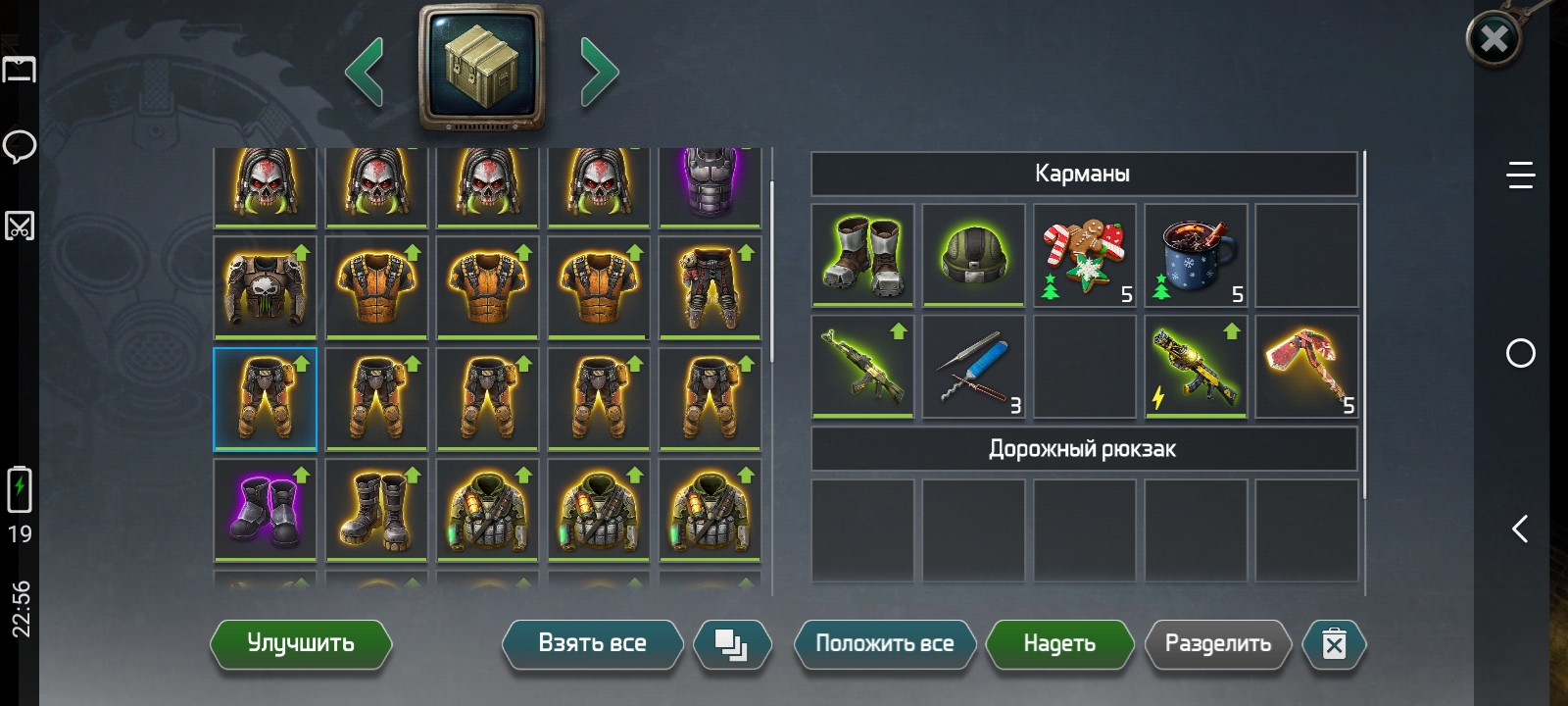Select the armored boots in pockets

pos(862,255)
